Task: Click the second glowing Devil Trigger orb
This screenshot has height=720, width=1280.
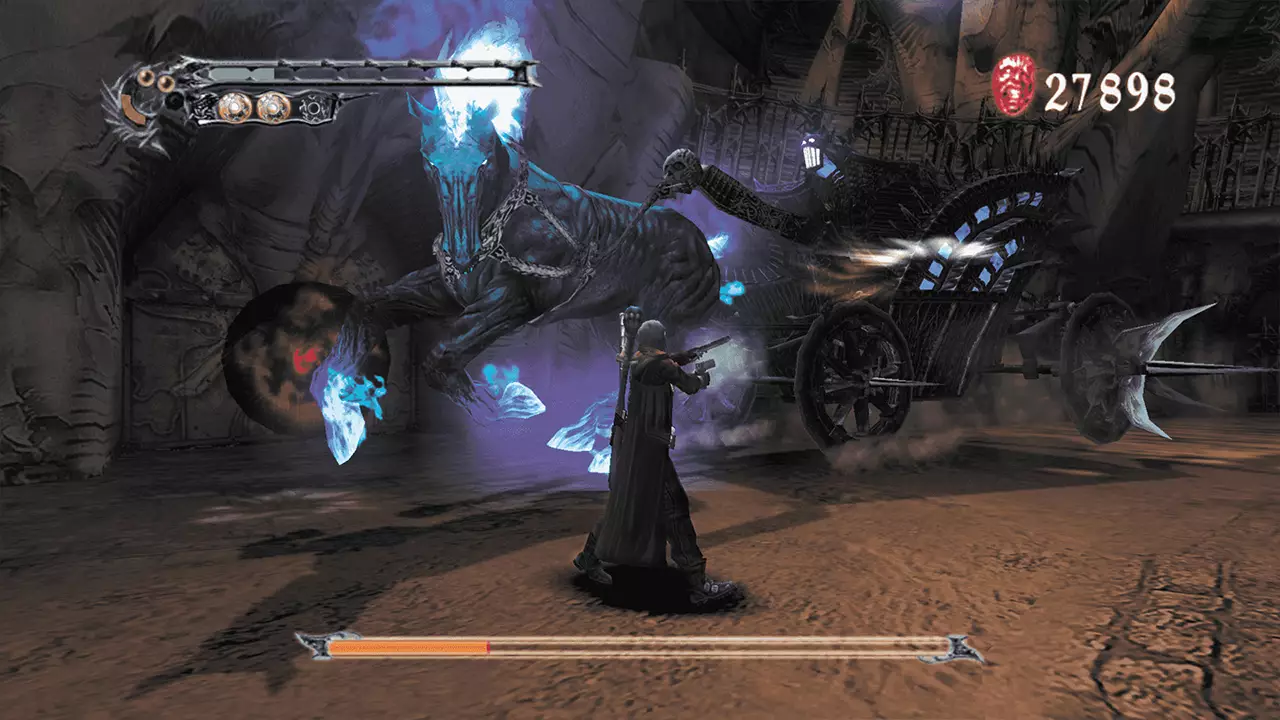Action: [272, 106]
